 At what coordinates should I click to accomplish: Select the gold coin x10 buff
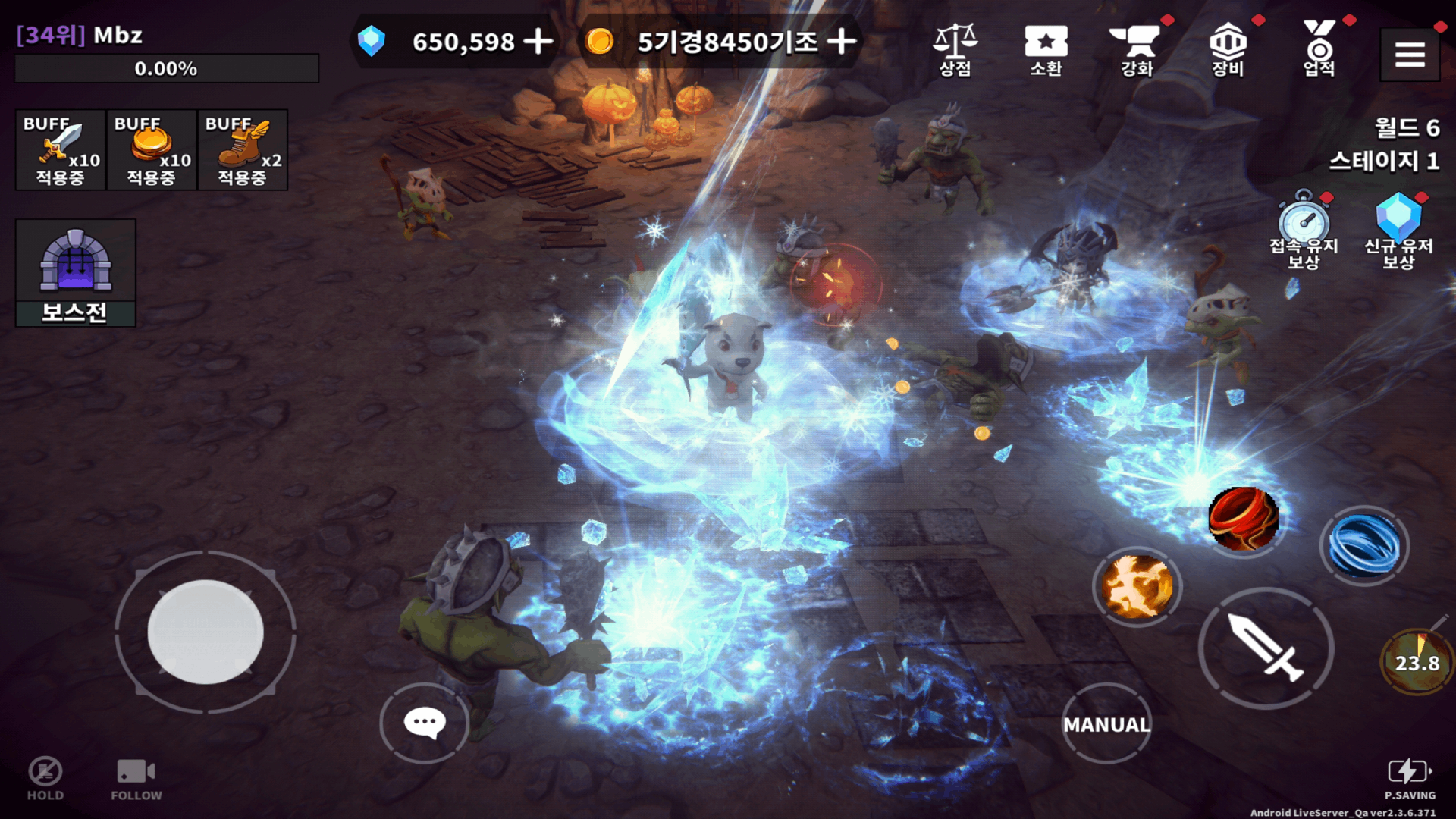(152, 149)
